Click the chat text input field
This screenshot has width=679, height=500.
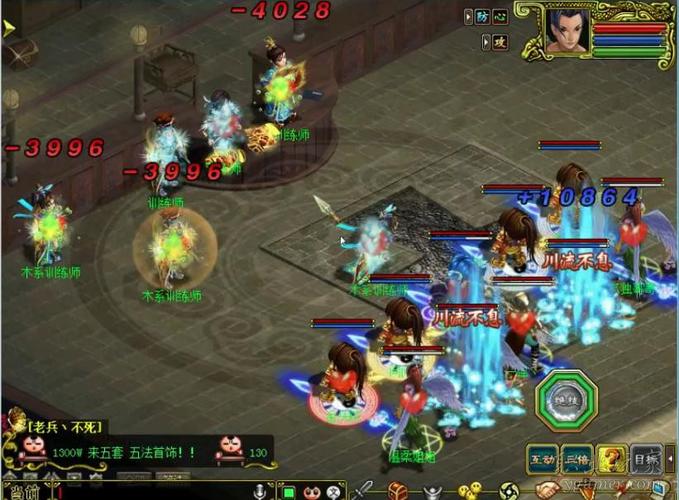pos(150,492)
